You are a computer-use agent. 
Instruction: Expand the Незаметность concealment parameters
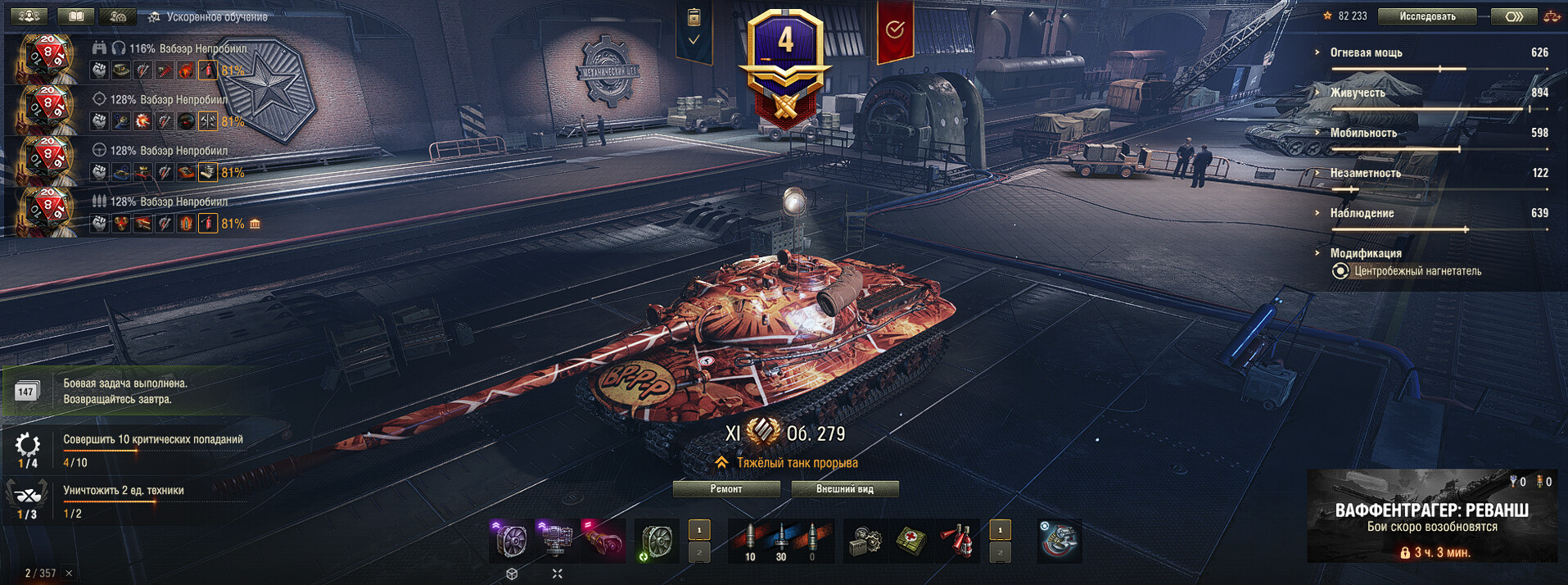1365,173
